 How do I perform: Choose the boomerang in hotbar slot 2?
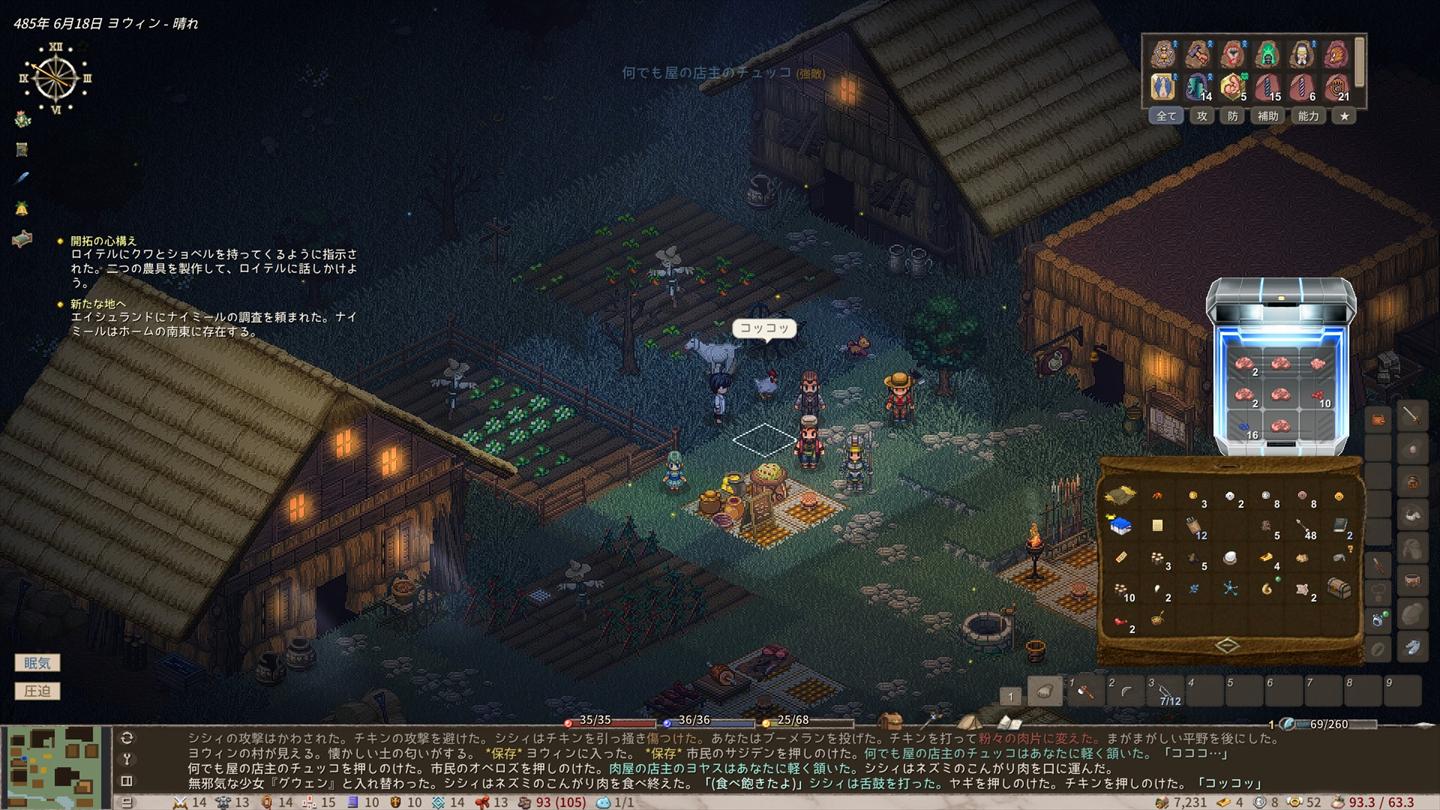pyautogui.click(x=1126, y=690)
